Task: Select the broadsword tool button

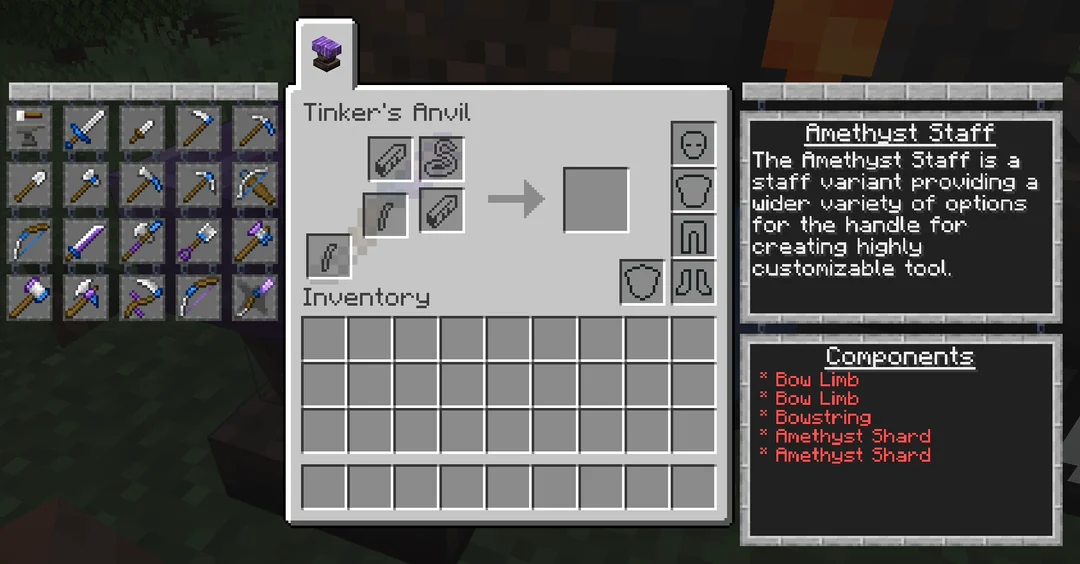Action: click(x=86, y=129)
